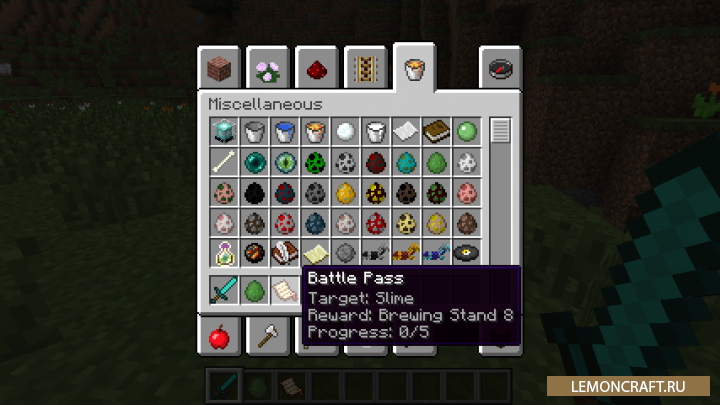The width and height of the screenshot is (720, 405).
Task: Grab the bottle o' enchanting
Action: tap(222, 254)
